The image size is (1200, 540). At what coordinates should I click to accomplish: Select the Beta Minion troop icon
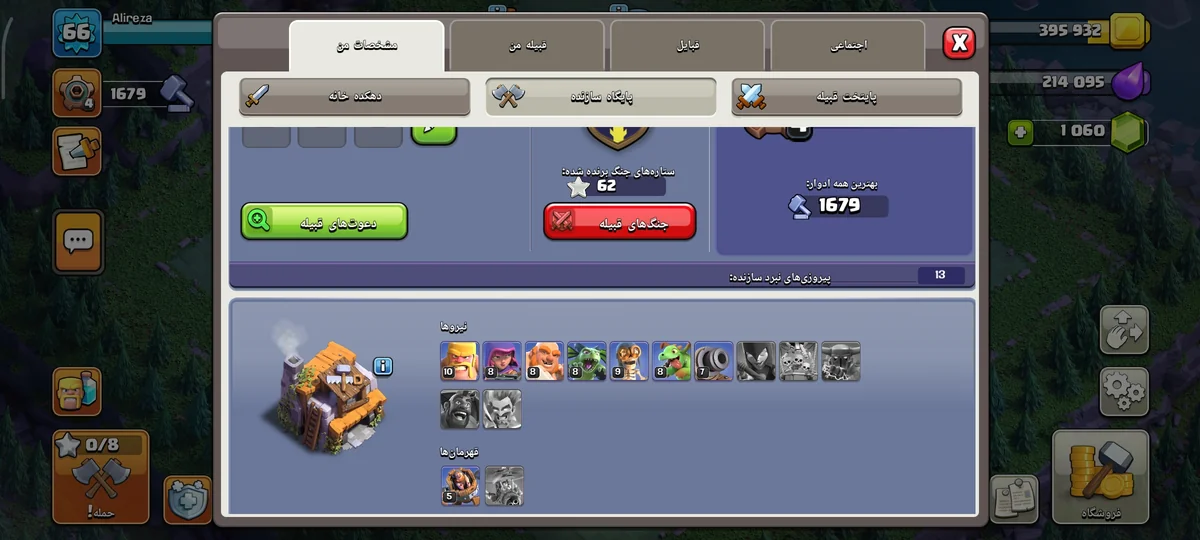click(587, 361)
